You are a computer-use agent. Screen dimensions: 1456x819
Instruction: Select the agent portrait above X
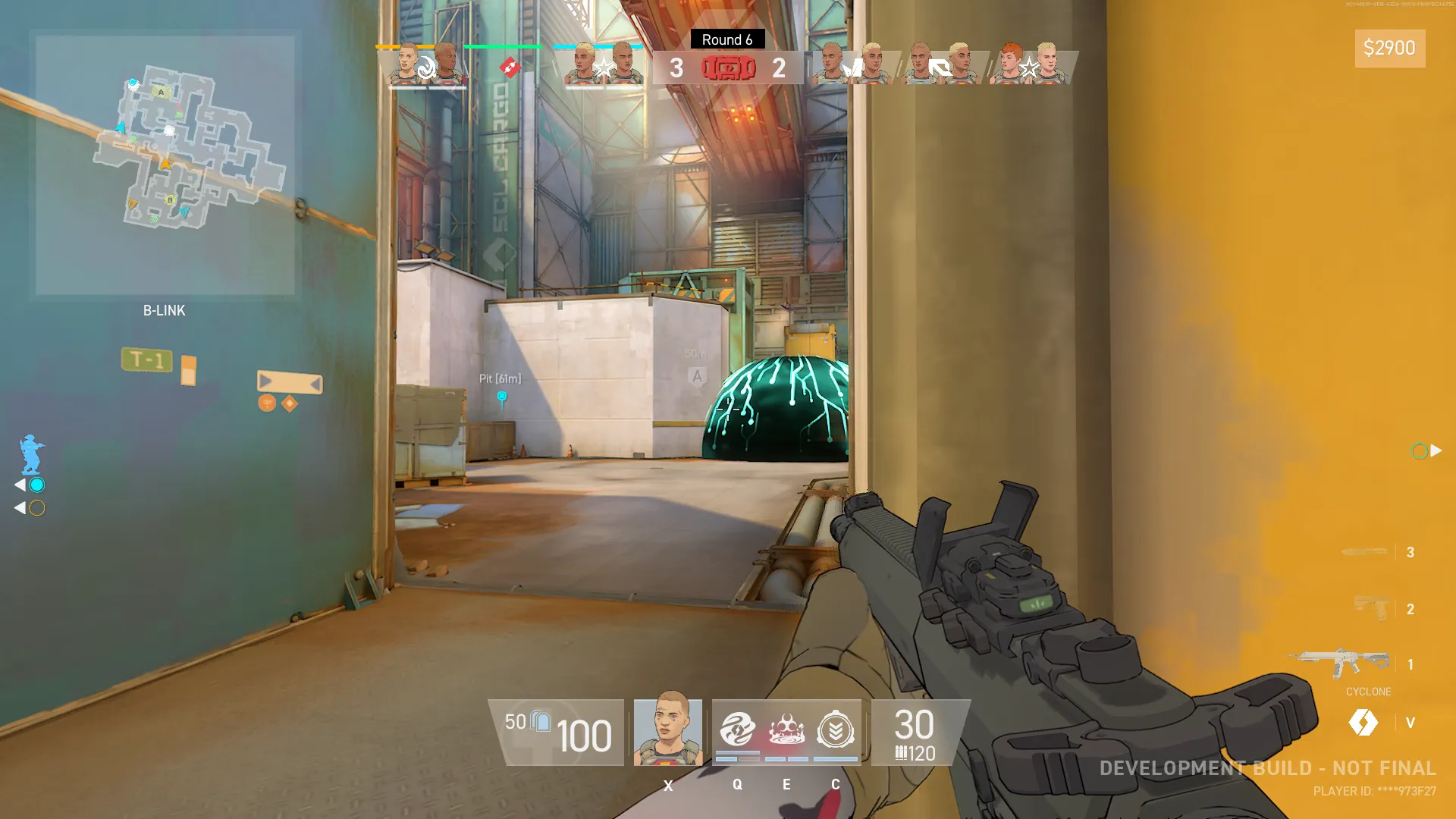coord(668,730)
